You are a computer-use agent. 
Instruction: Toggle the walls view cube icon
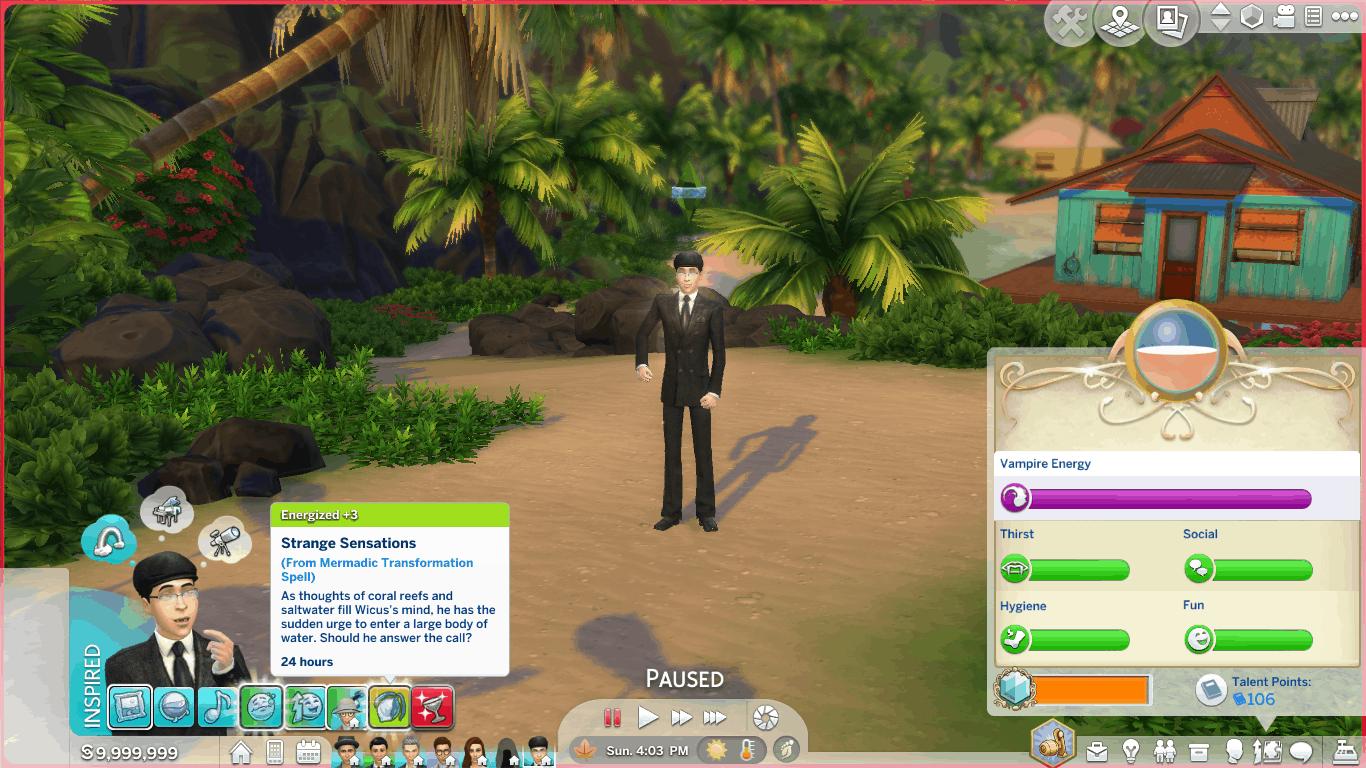point(1252,17)
